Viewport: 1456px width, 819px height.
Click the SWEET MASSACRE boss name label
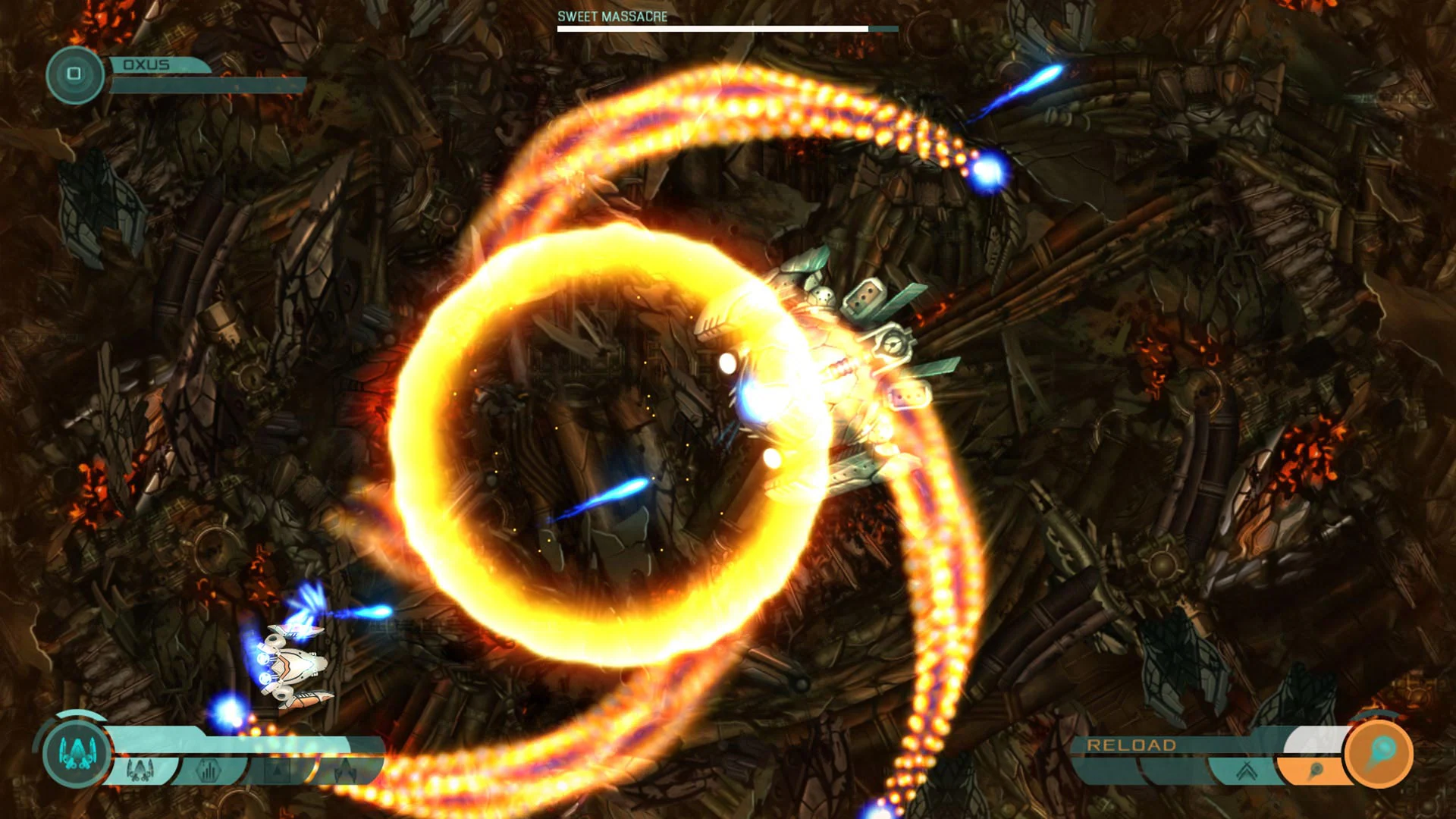(x=610, y=14)
